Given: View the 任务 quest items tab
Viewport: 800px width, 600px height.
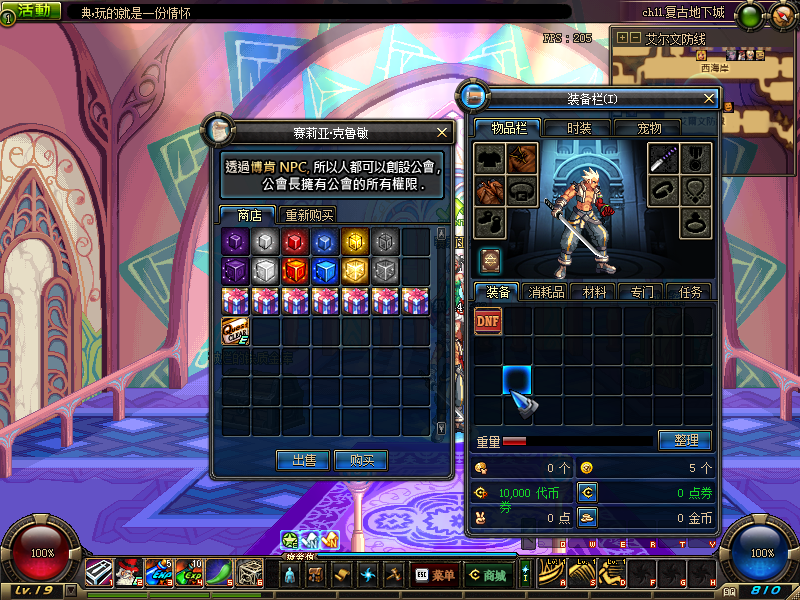Looking at the screenshot, I should (x=690, y=292).
